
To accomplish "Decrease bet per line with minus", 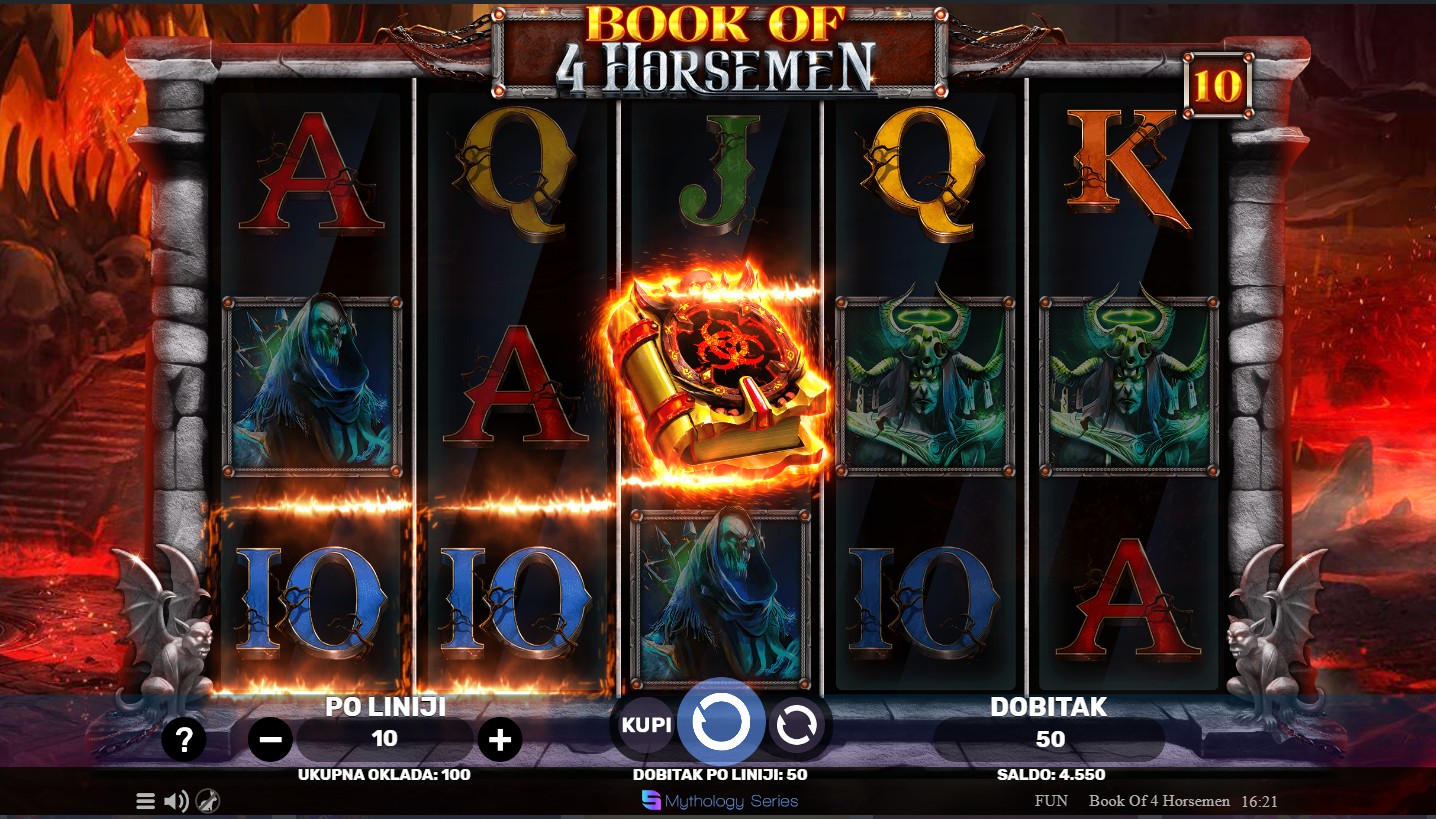I will tap(270, 740).
